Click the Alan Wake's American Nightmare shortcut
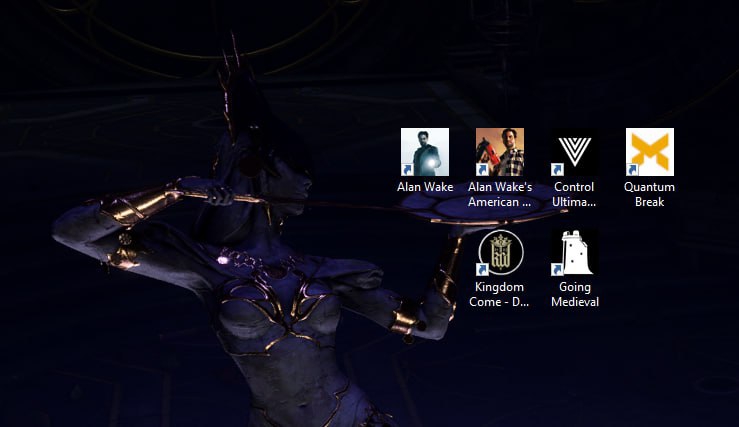Viewport: 739px width, 427px height. [x=500, y=153]
